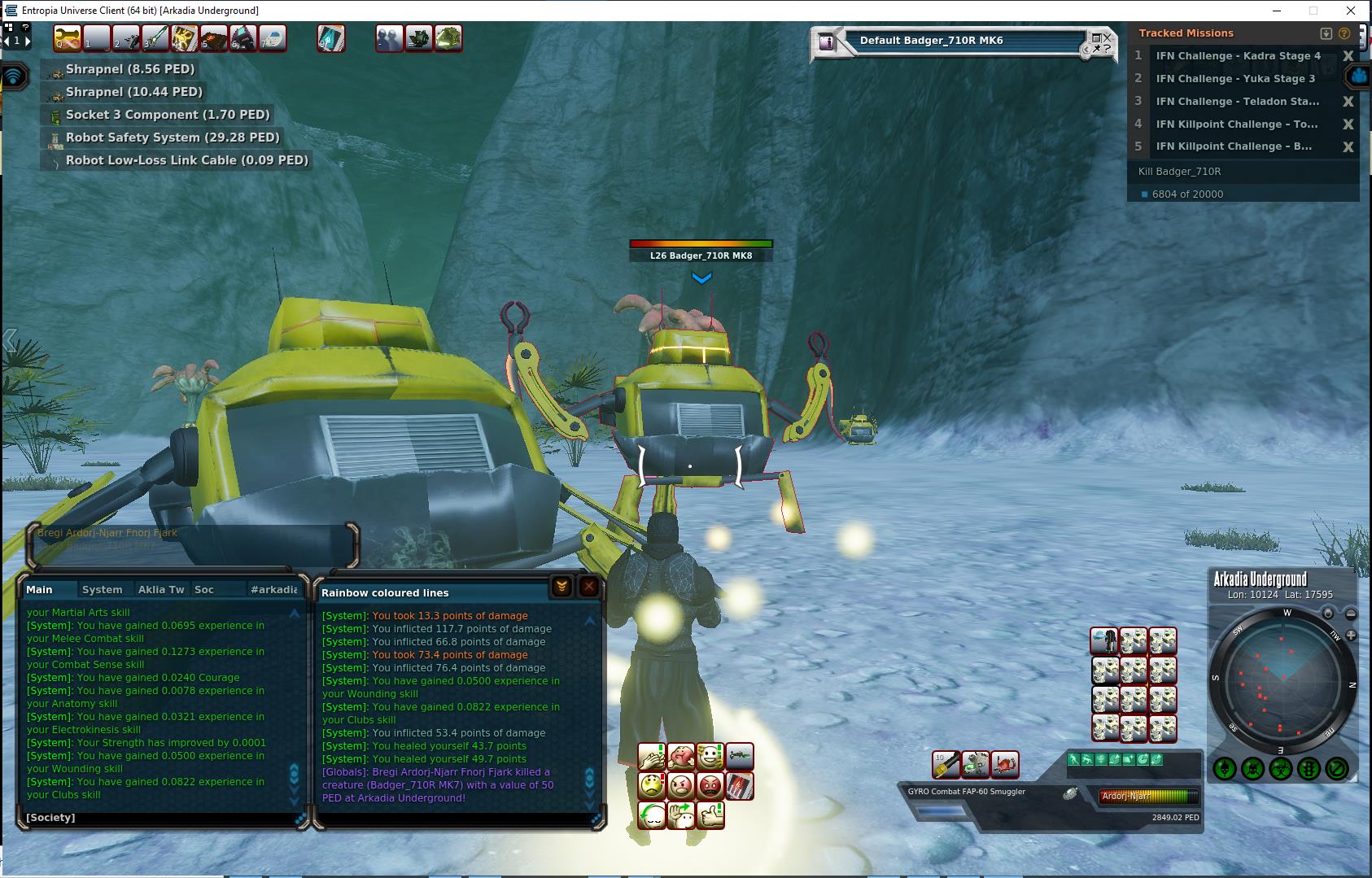Select the thumbs-up emote icon
1372x878 pixels.
[710, 815]
